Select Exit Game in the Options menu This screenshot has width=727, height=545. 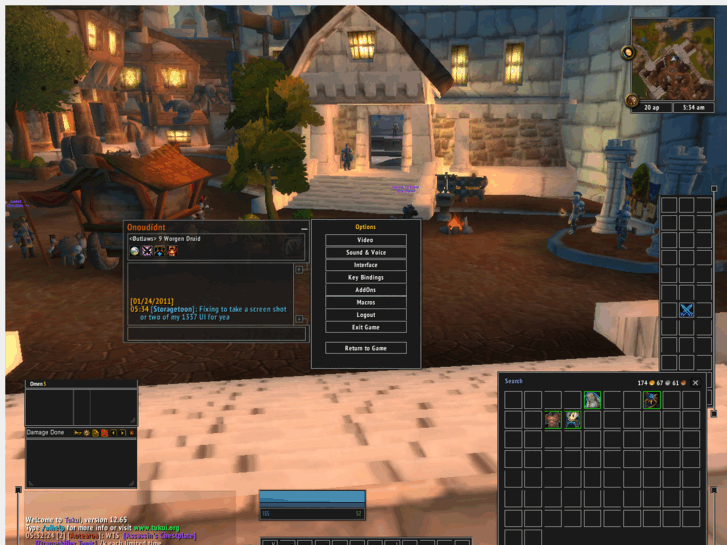(366, 327)
